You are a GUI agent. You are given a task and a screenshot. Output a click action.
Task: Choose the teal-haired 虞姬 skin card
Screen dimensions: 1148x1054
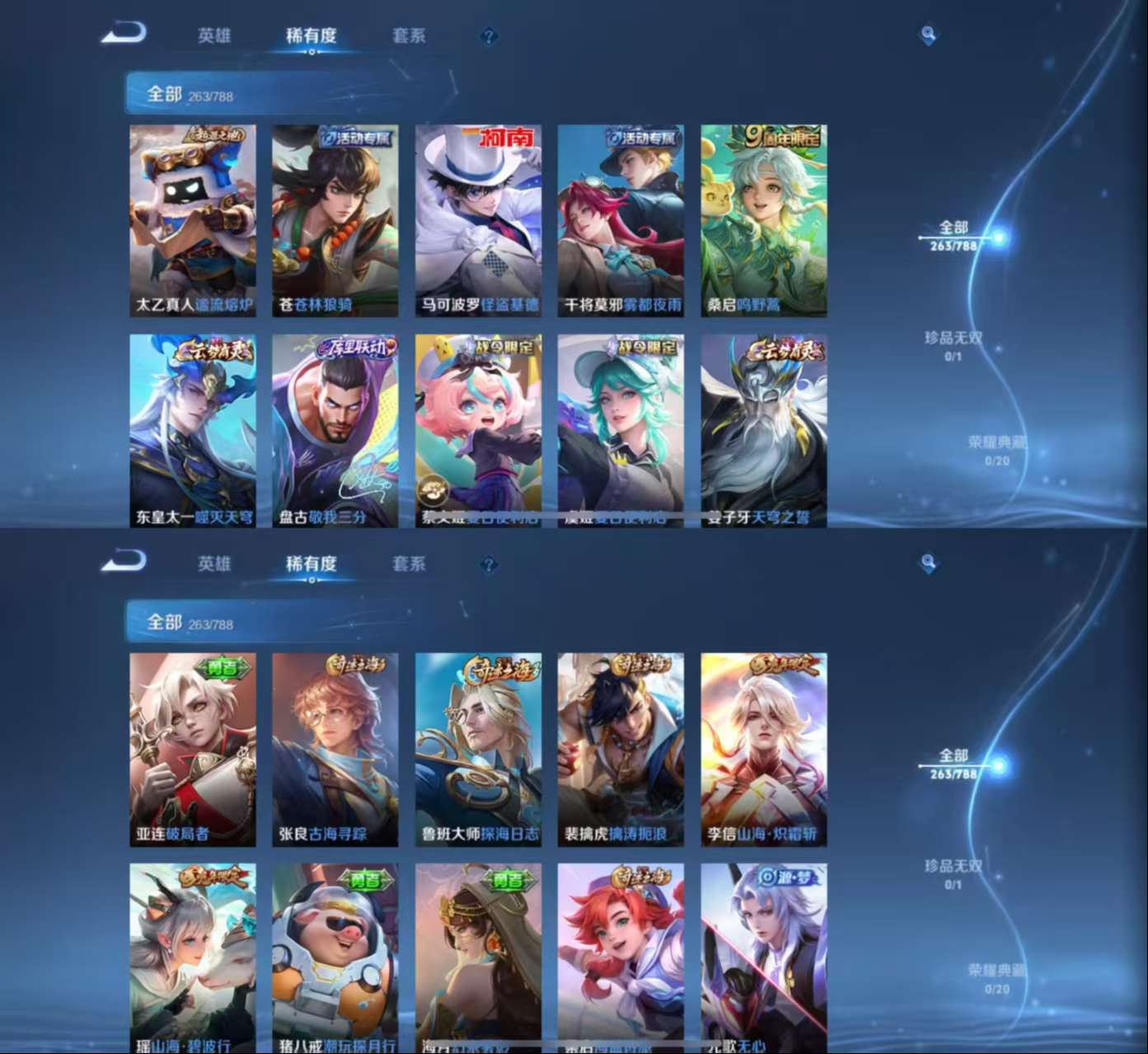click(621, 430)
